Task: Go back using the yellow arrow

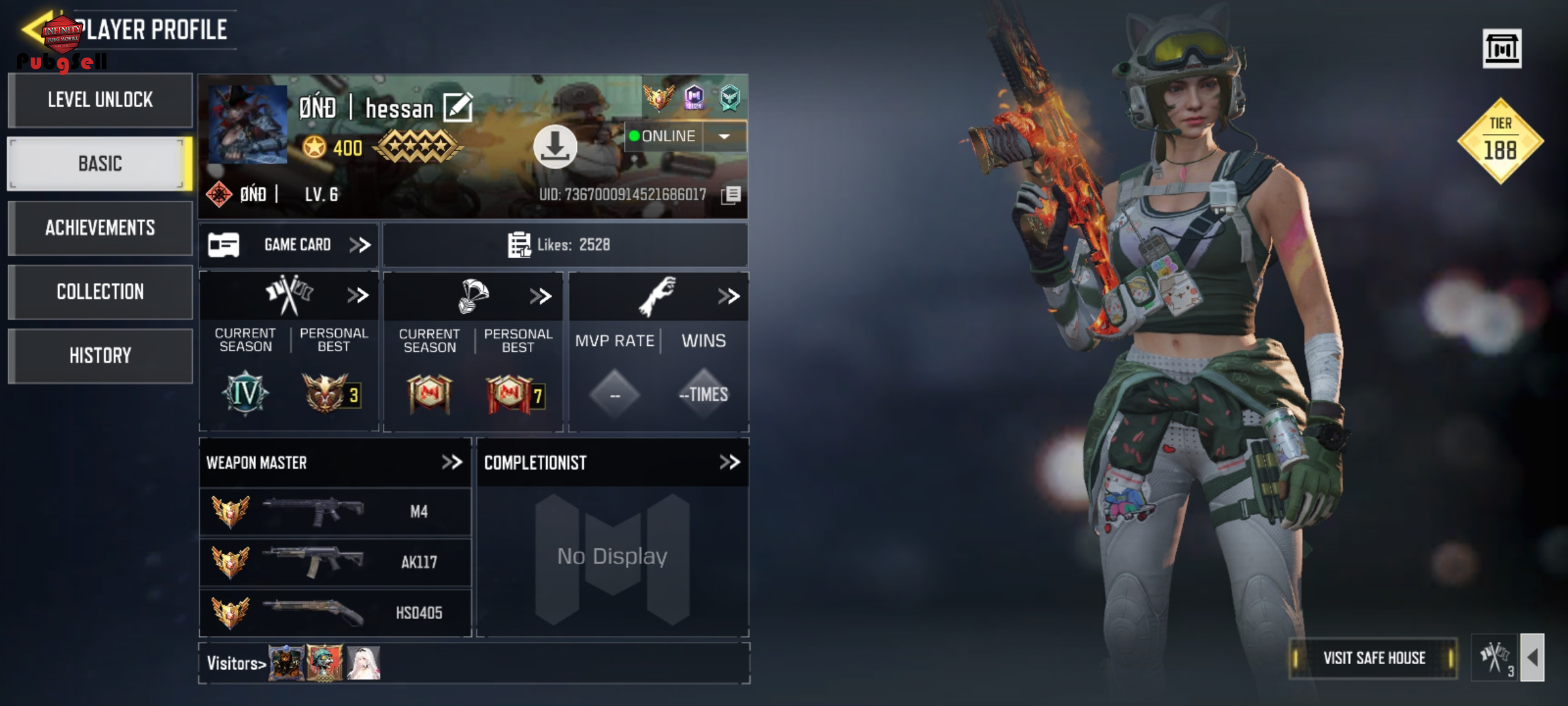Action: coord(34,29)
